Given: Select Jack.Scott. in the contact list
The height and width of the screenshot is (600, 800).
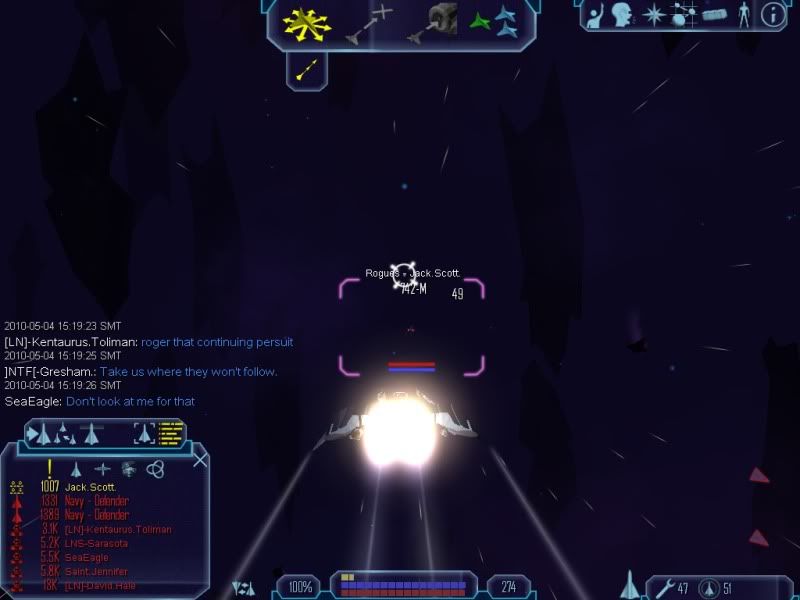Looking at the screenshot, I should tap(91, 487).
